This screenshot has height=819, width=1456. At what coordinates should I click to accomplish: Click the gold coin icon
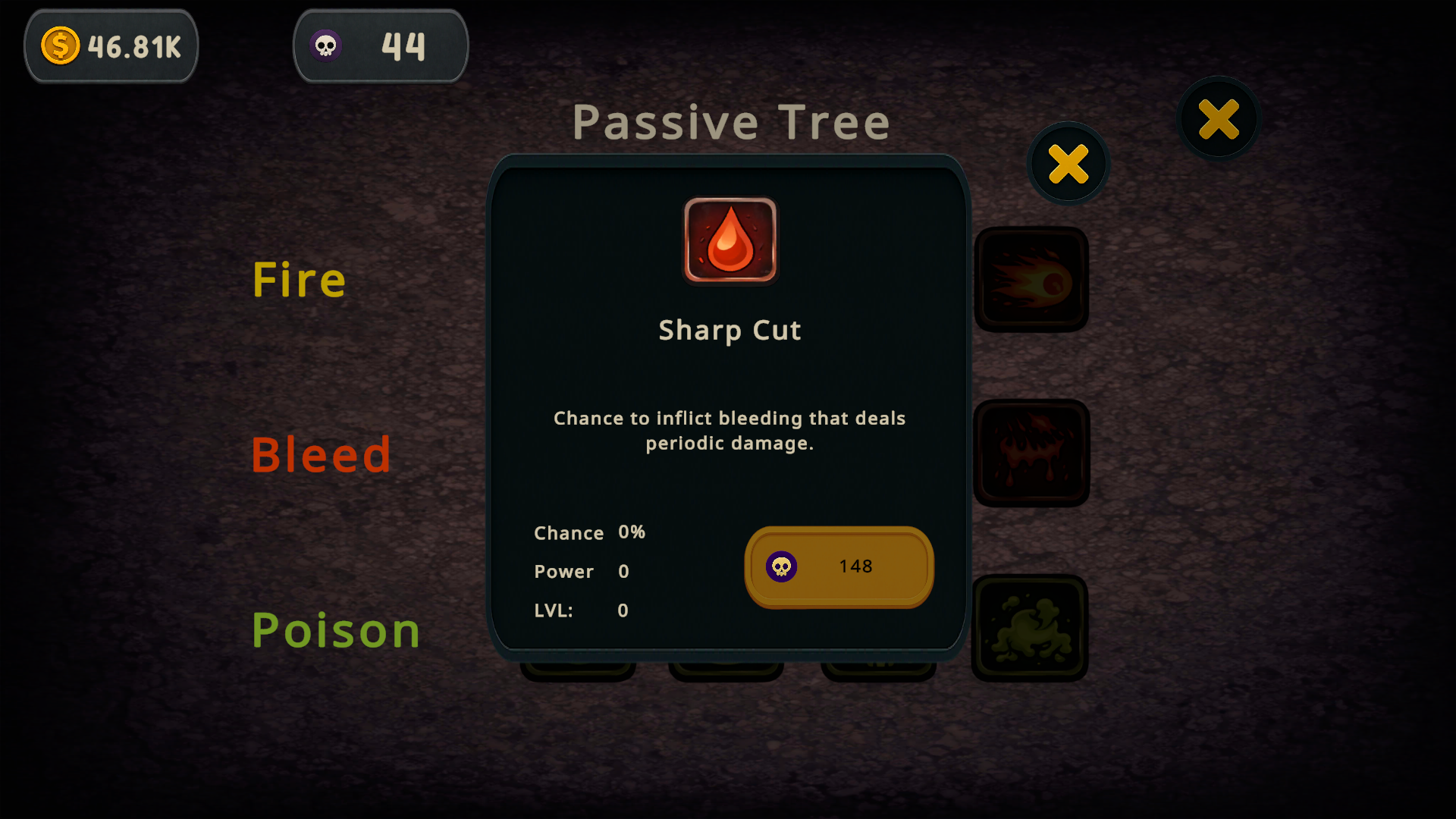[x=60, y=45]
